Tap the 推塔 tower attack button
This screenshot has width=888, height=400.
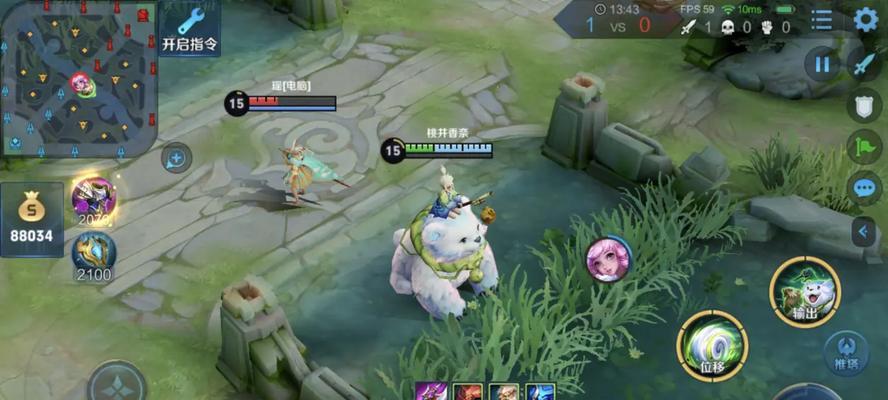click(x=847, y=355)
